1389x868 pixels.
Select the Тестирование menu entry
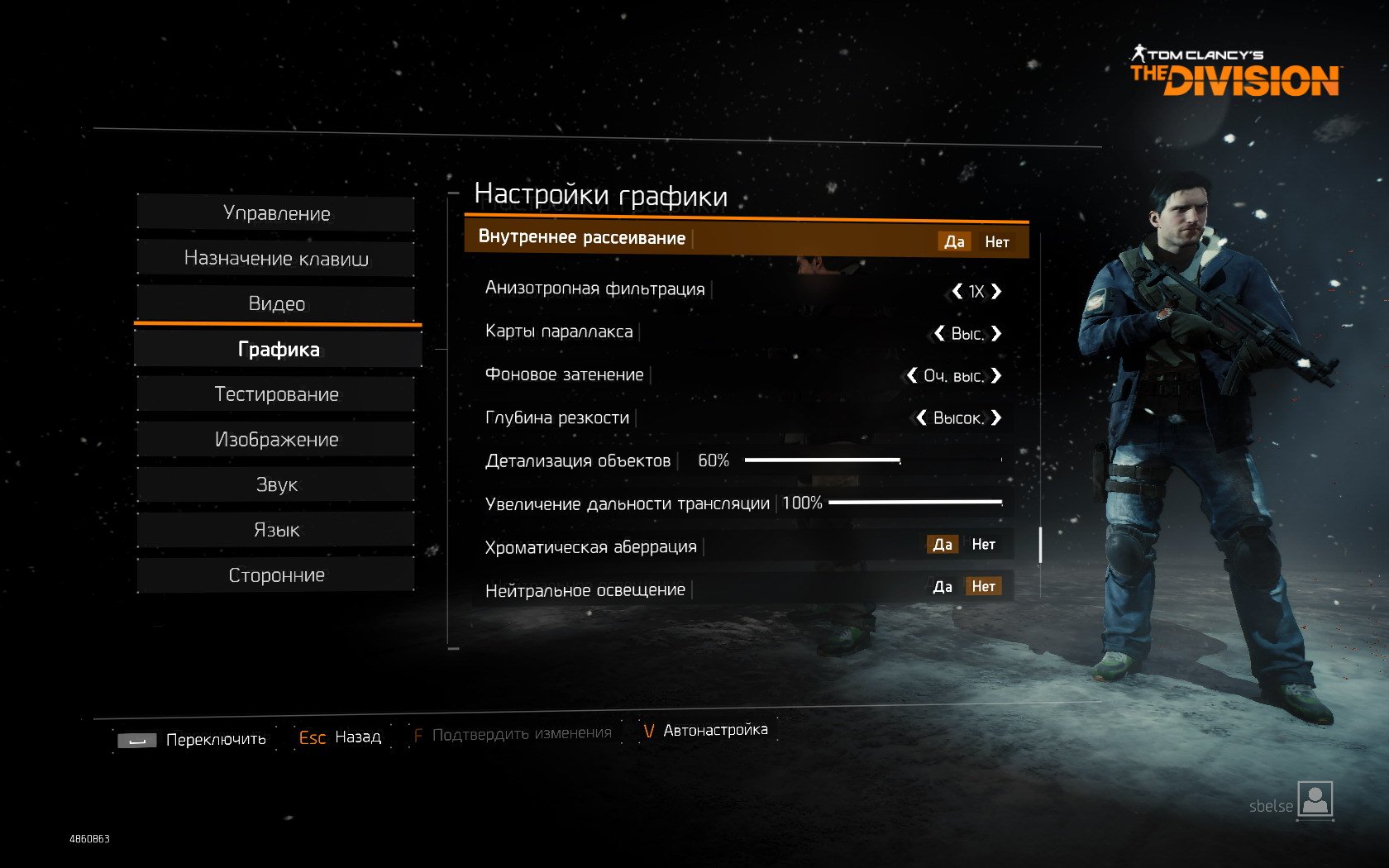tap(276, 394)
